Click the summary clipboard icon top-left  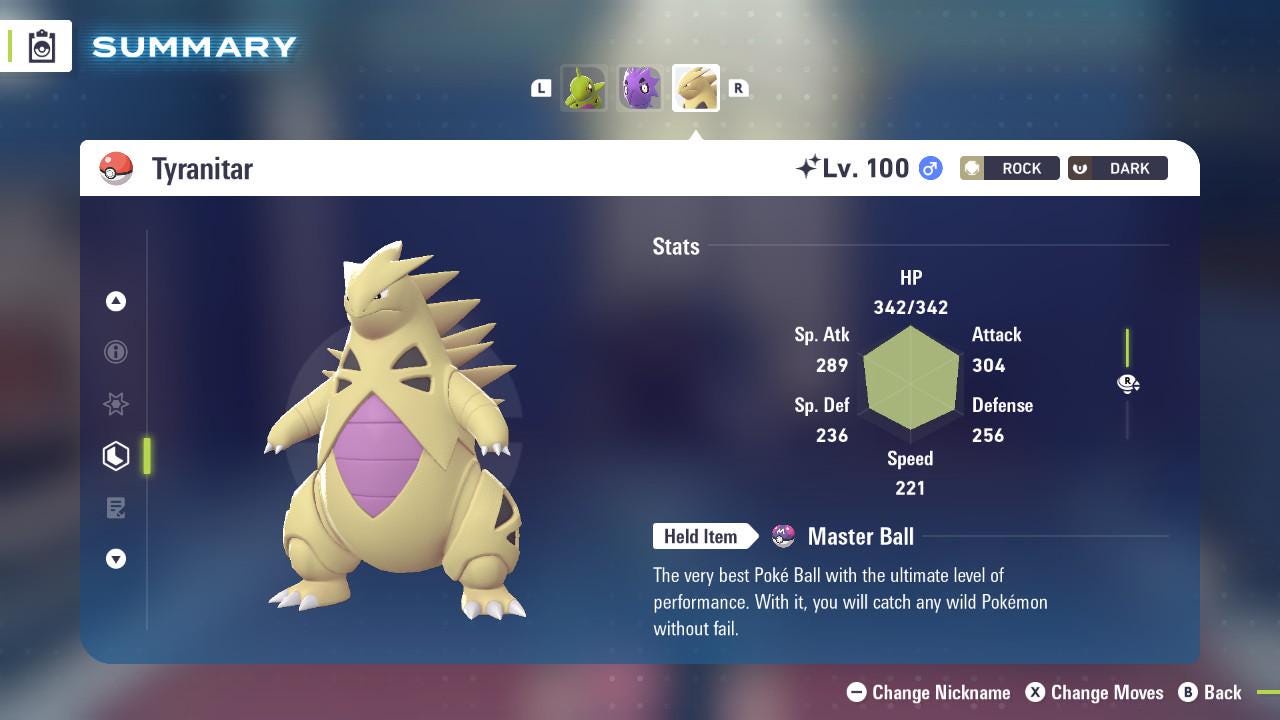(x=42, y=45)
